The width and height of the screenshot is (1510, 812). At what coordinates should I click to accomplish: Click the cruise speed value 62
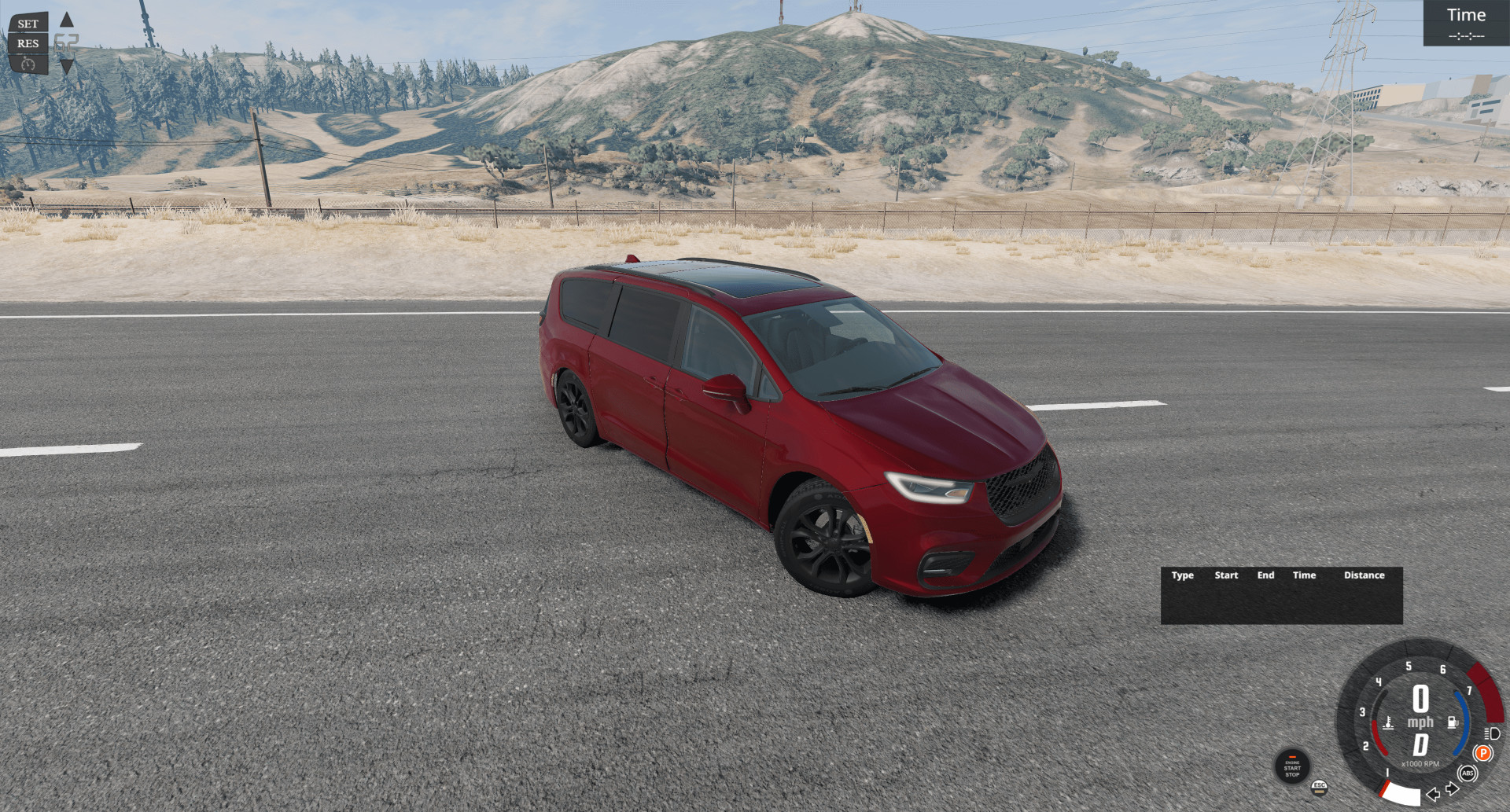click(x=66, y=43)
